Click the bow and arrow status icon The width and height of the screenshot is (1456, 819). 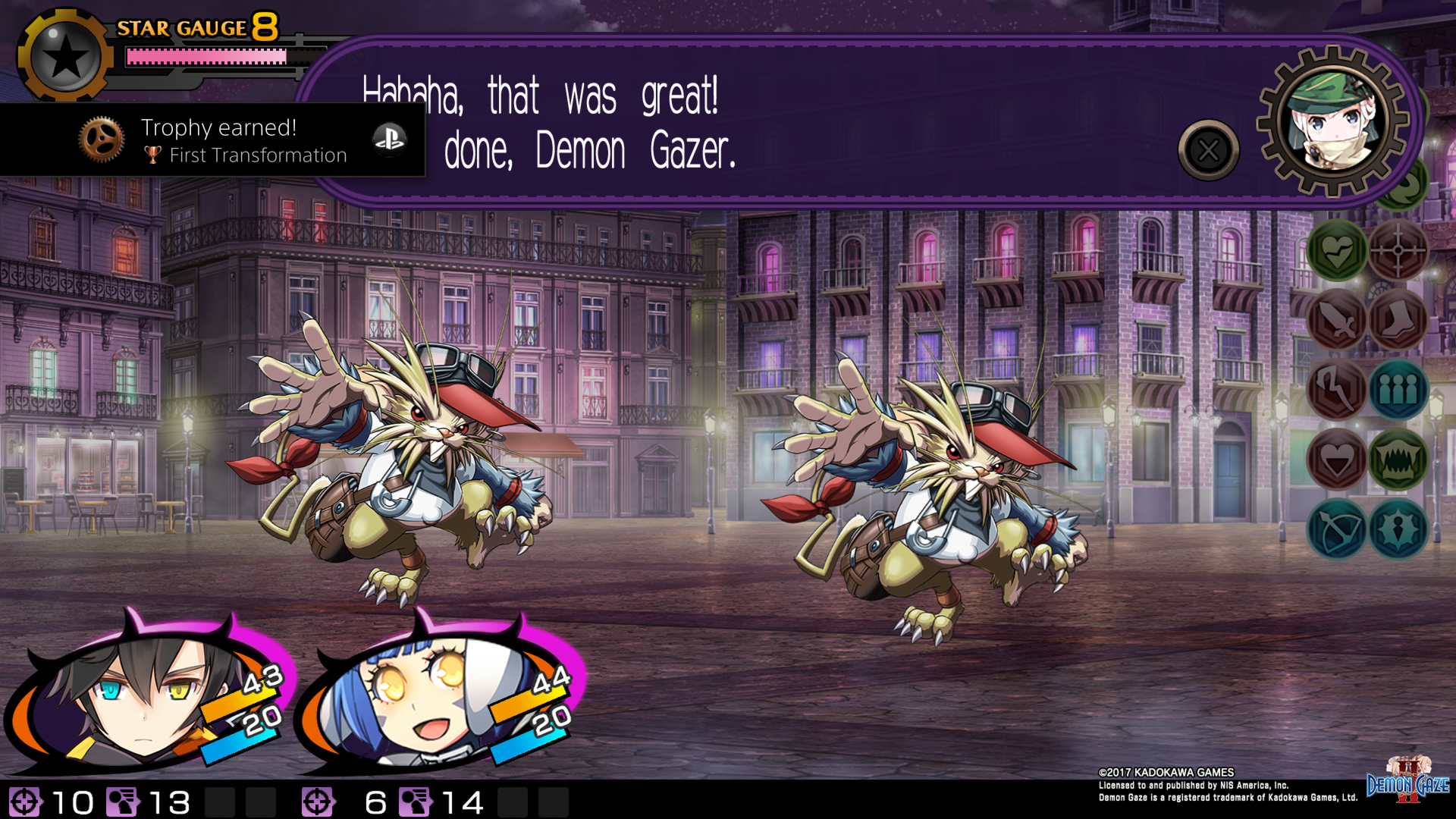click(1335, 531)
